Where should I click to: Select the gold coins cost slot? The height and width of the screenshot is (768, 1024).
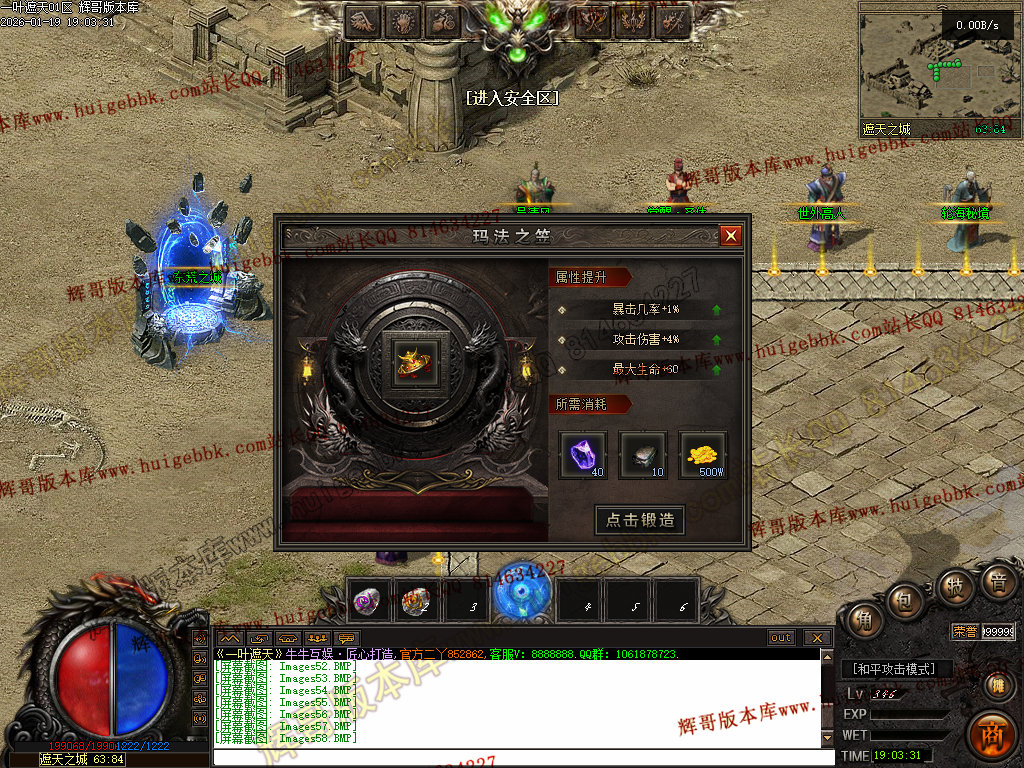pyautogui.click(x=703, y=455)
